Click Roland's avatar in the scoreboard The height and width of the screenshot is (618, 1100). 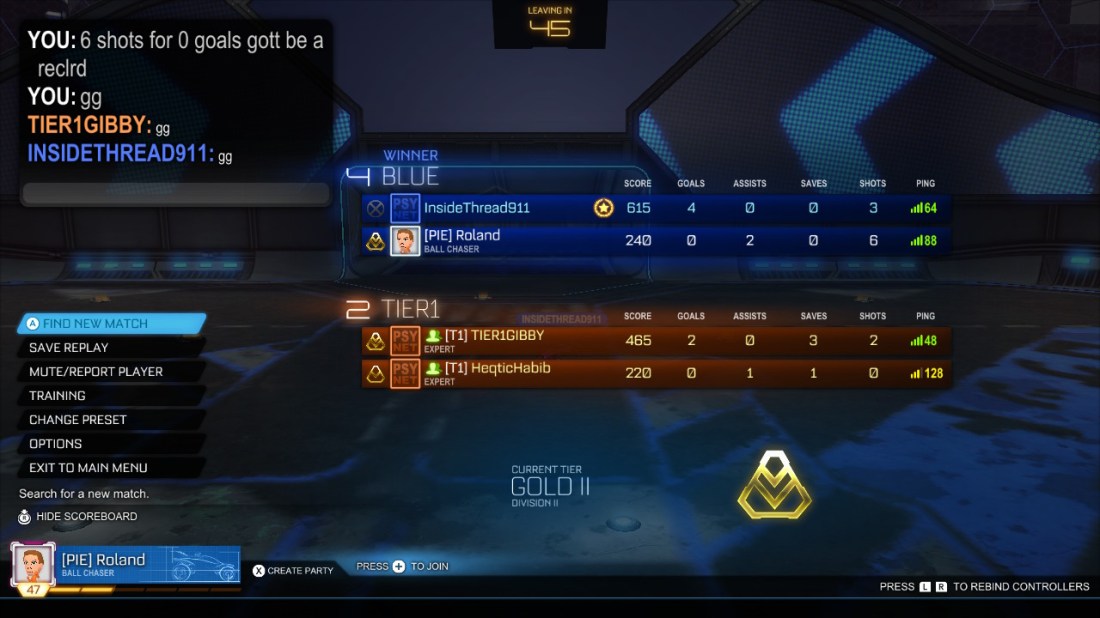(405, 241)
